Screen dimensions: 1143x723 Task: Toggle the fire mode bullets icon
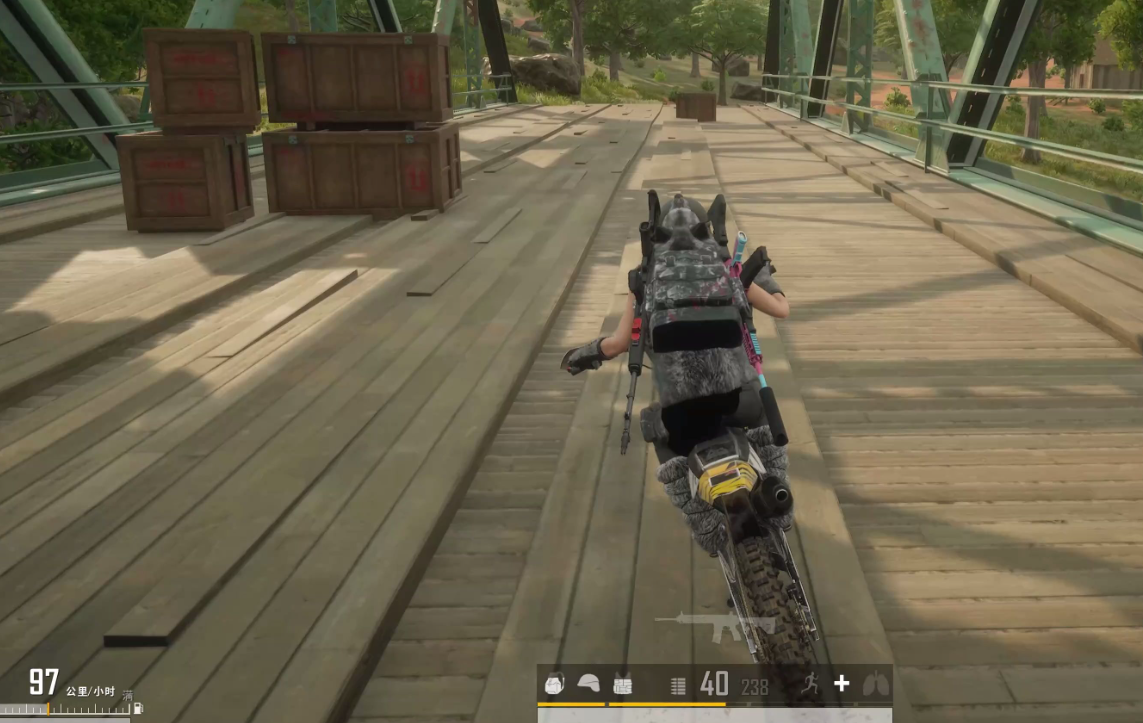point(678,685)
